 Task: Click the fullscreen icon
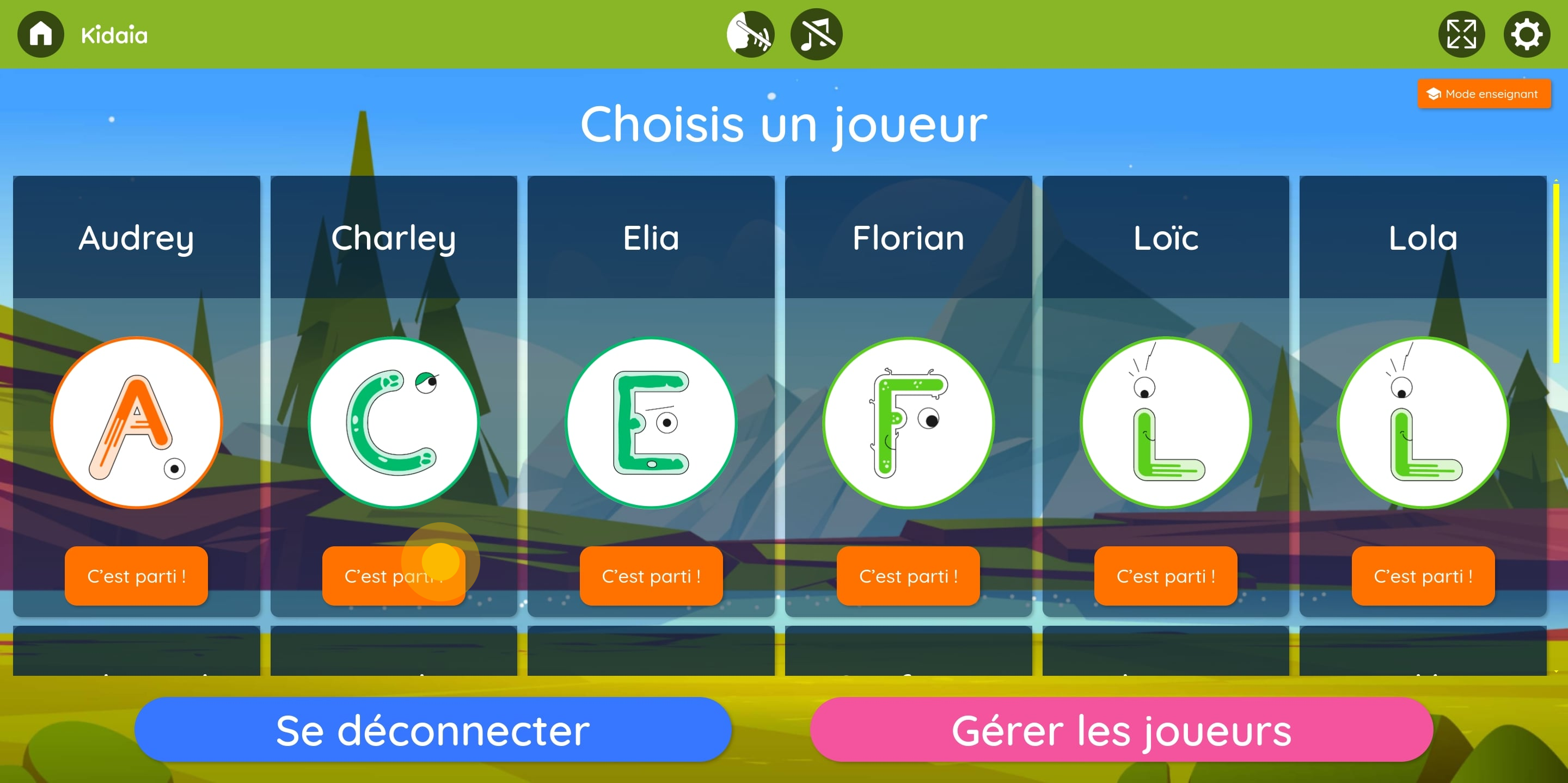point(1461,35)
